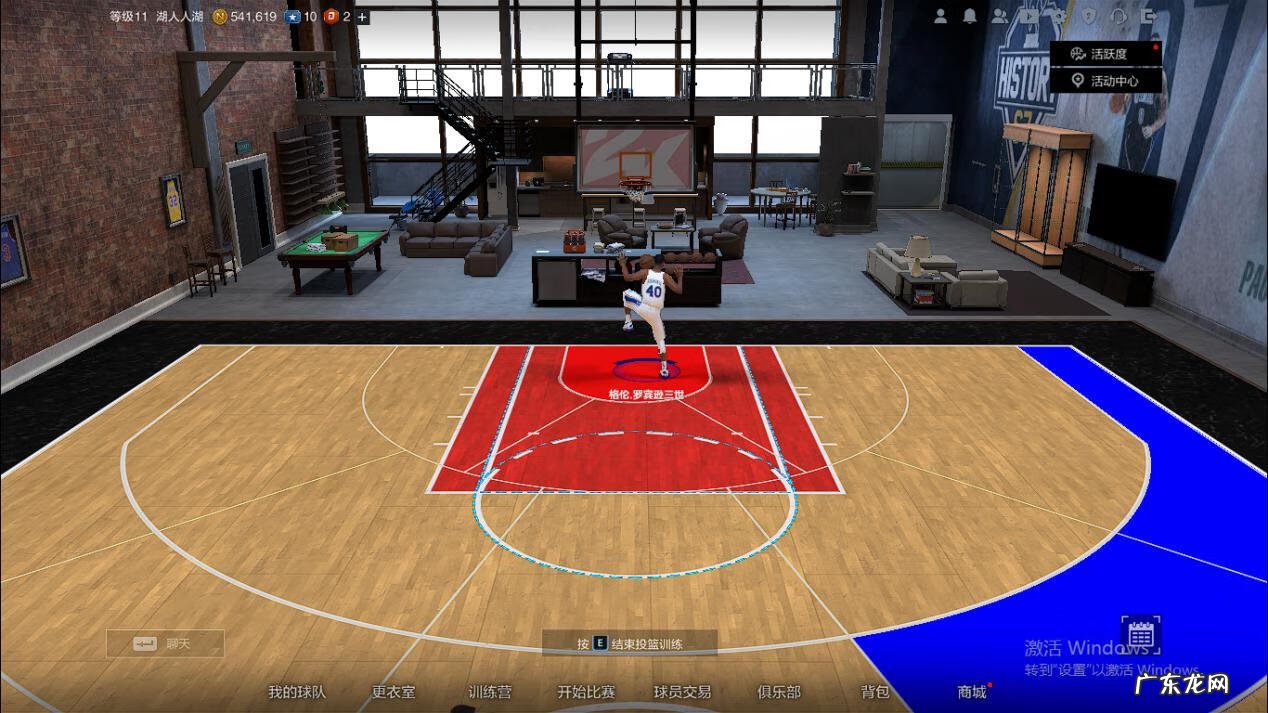Show notifications via the bell icon
The width and height of the screenshot is (1268, 713).
click(970, 16)
